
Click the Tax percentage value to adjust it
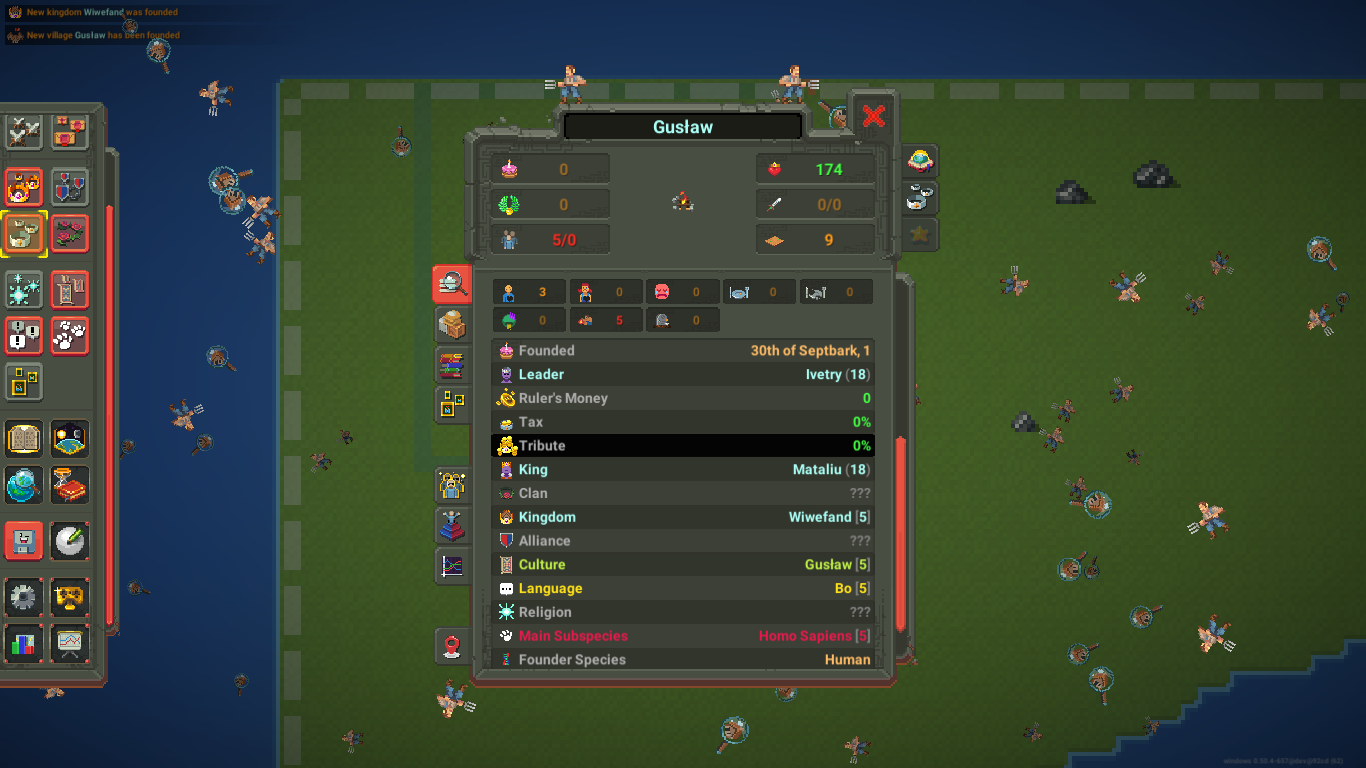pyautogui.click(x=862, y=421)
